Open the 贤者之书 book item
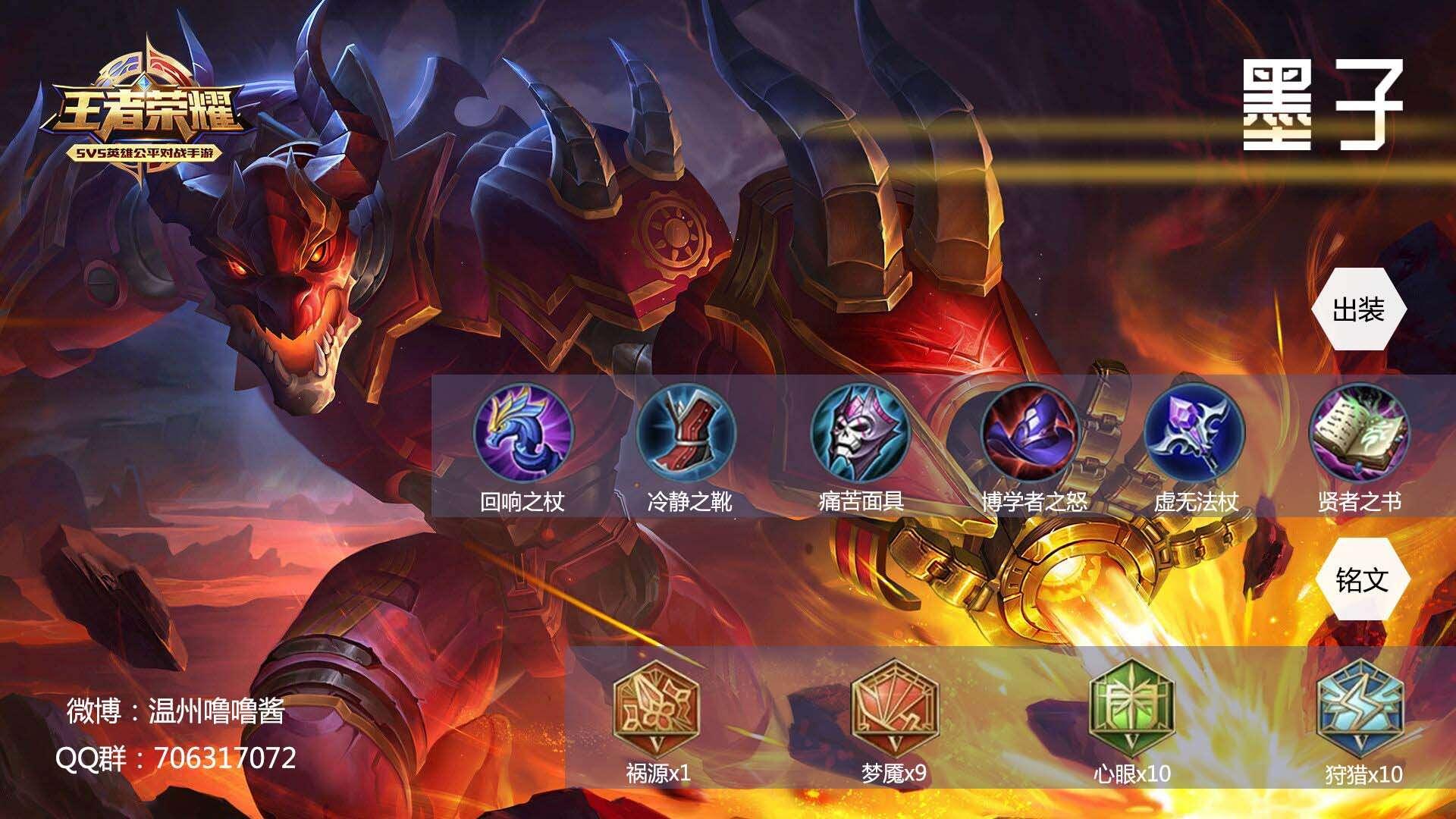 point(1360,432)
